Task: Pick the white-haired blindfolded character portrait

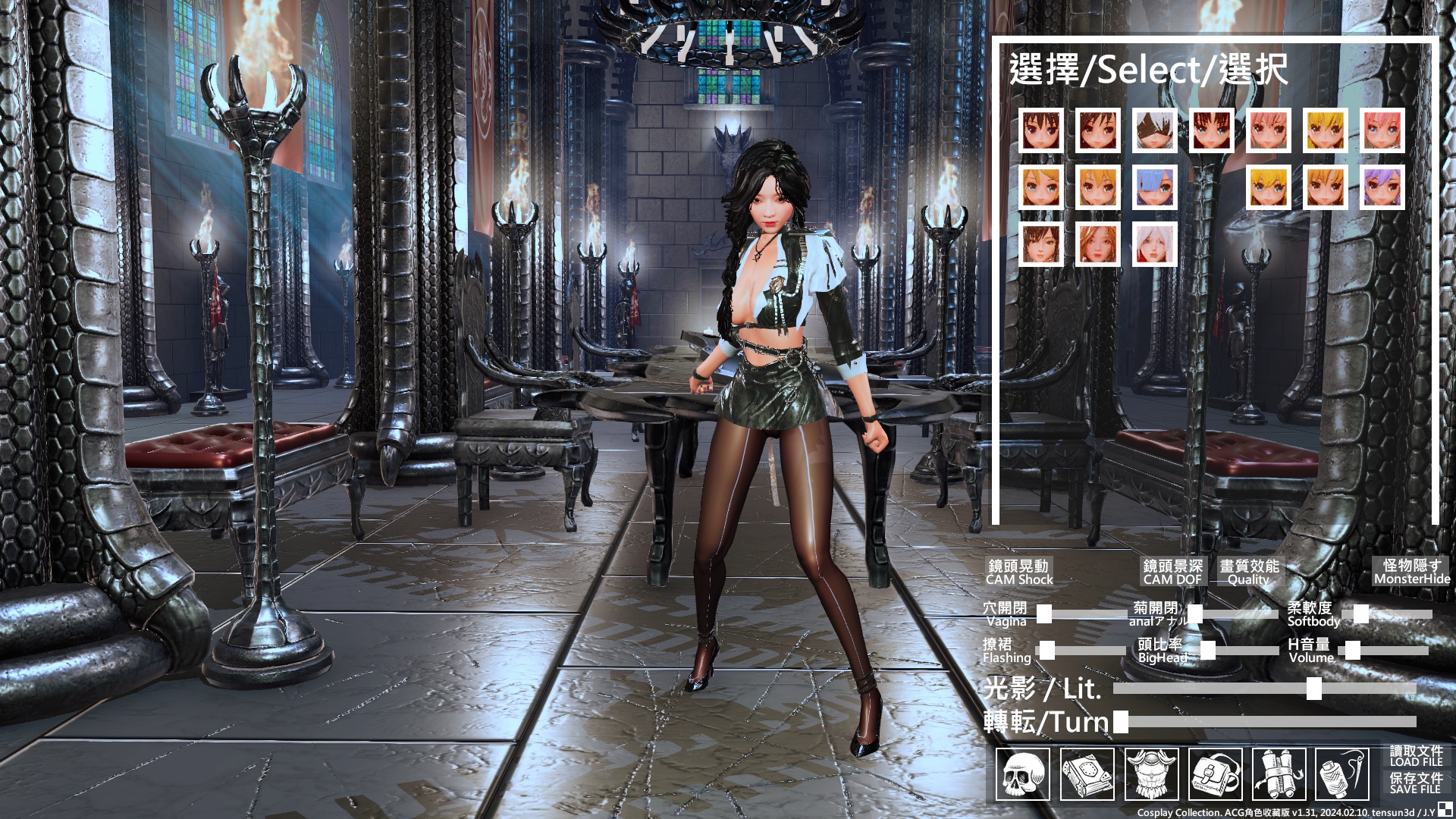Action: (1154, 130)
